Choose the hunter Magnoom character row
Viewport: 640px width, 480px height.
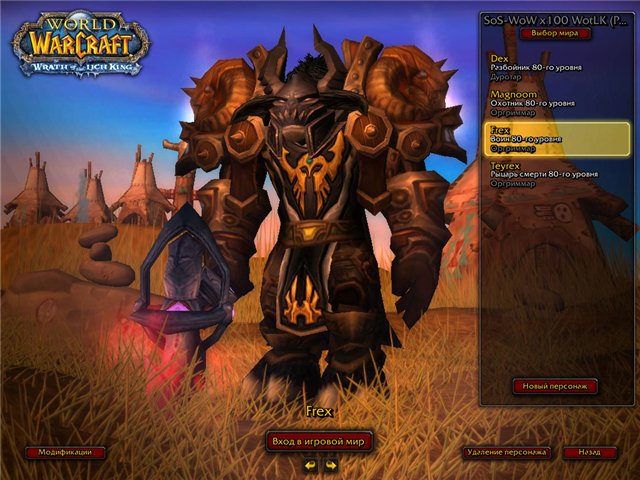click(555, 102)
